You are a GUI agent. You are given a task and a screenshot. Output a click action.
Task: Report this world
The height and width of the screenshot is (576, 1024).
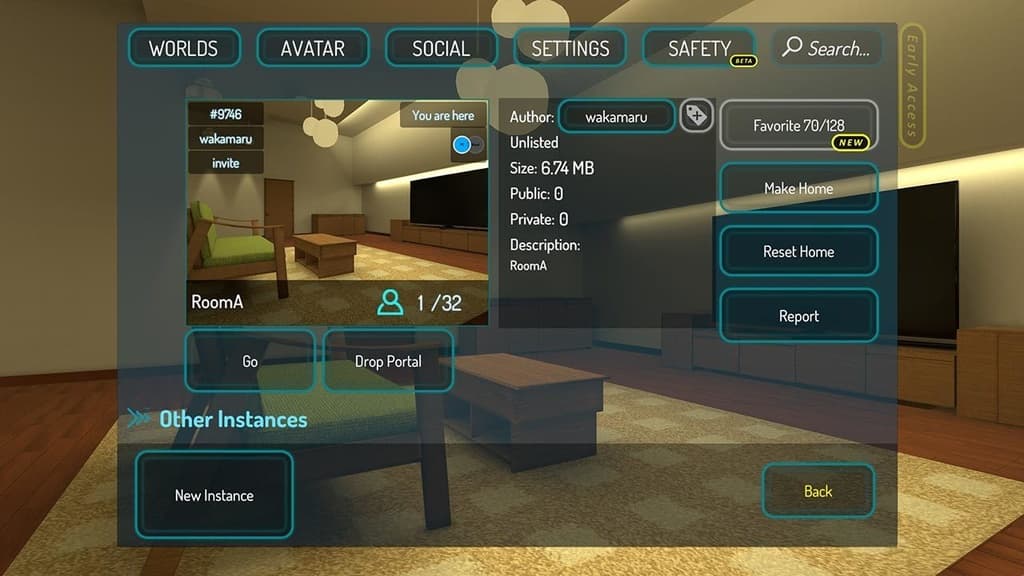pos(798,316)
